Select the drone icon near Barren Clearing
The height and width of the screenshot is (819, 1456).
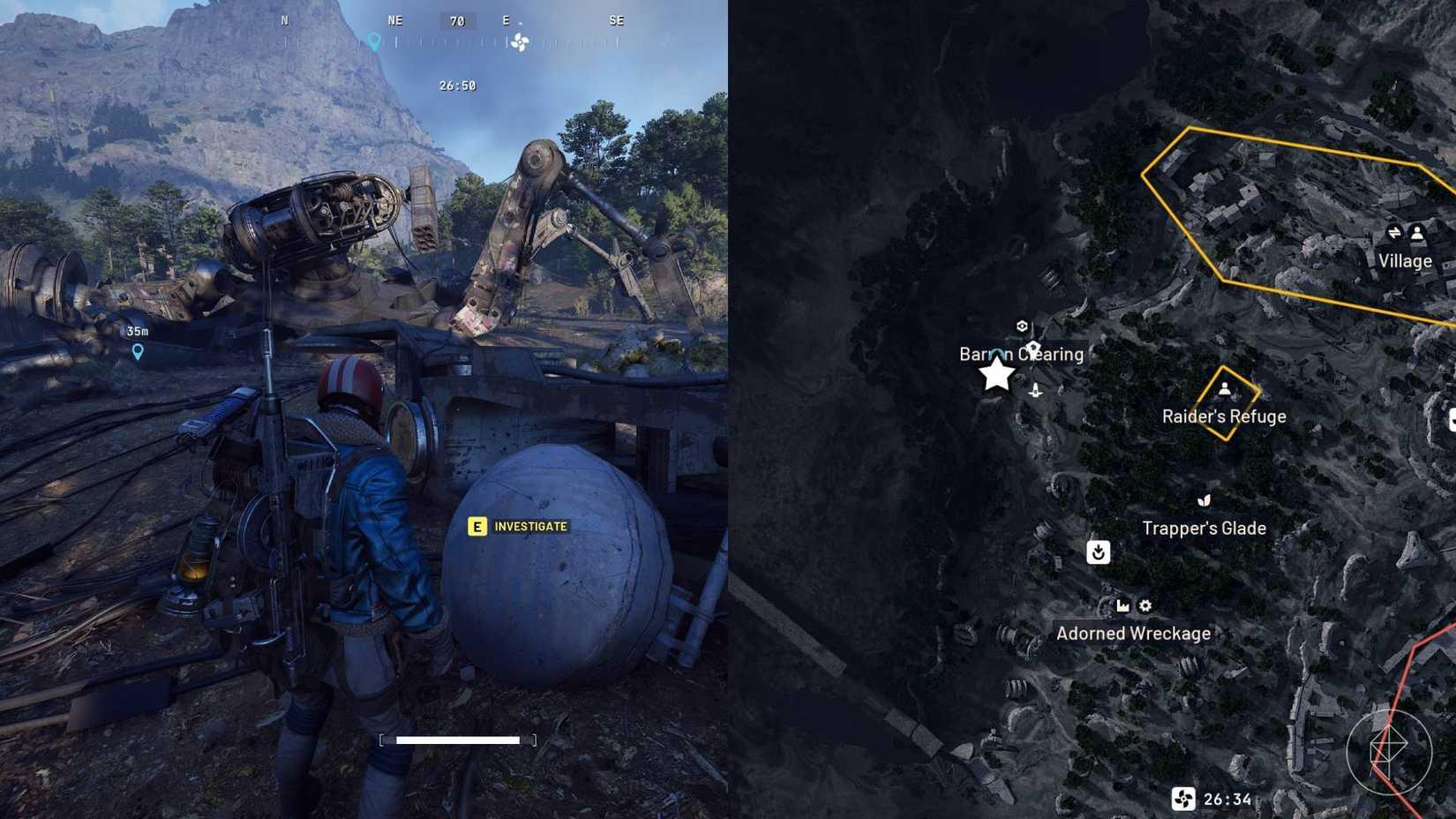(1034, 389)
